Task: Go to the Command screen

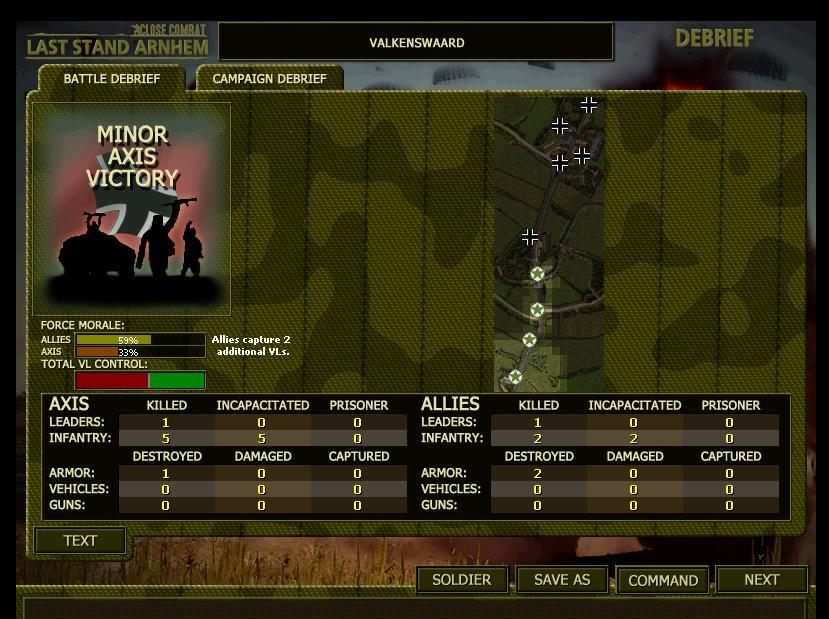Action: coord(663,580)
